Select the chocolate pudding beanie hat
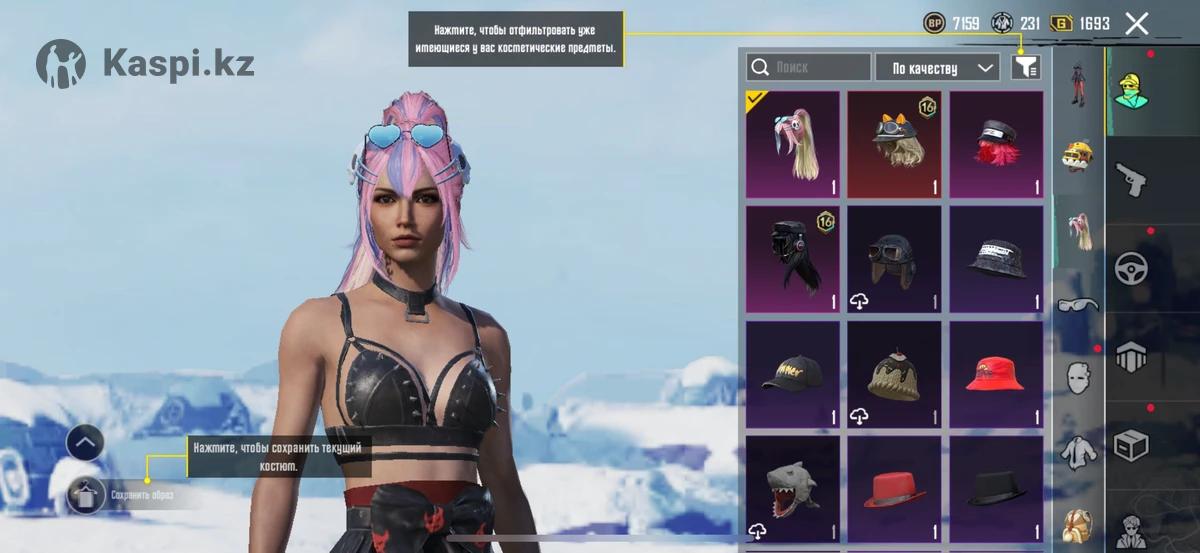 coord(894,374)
